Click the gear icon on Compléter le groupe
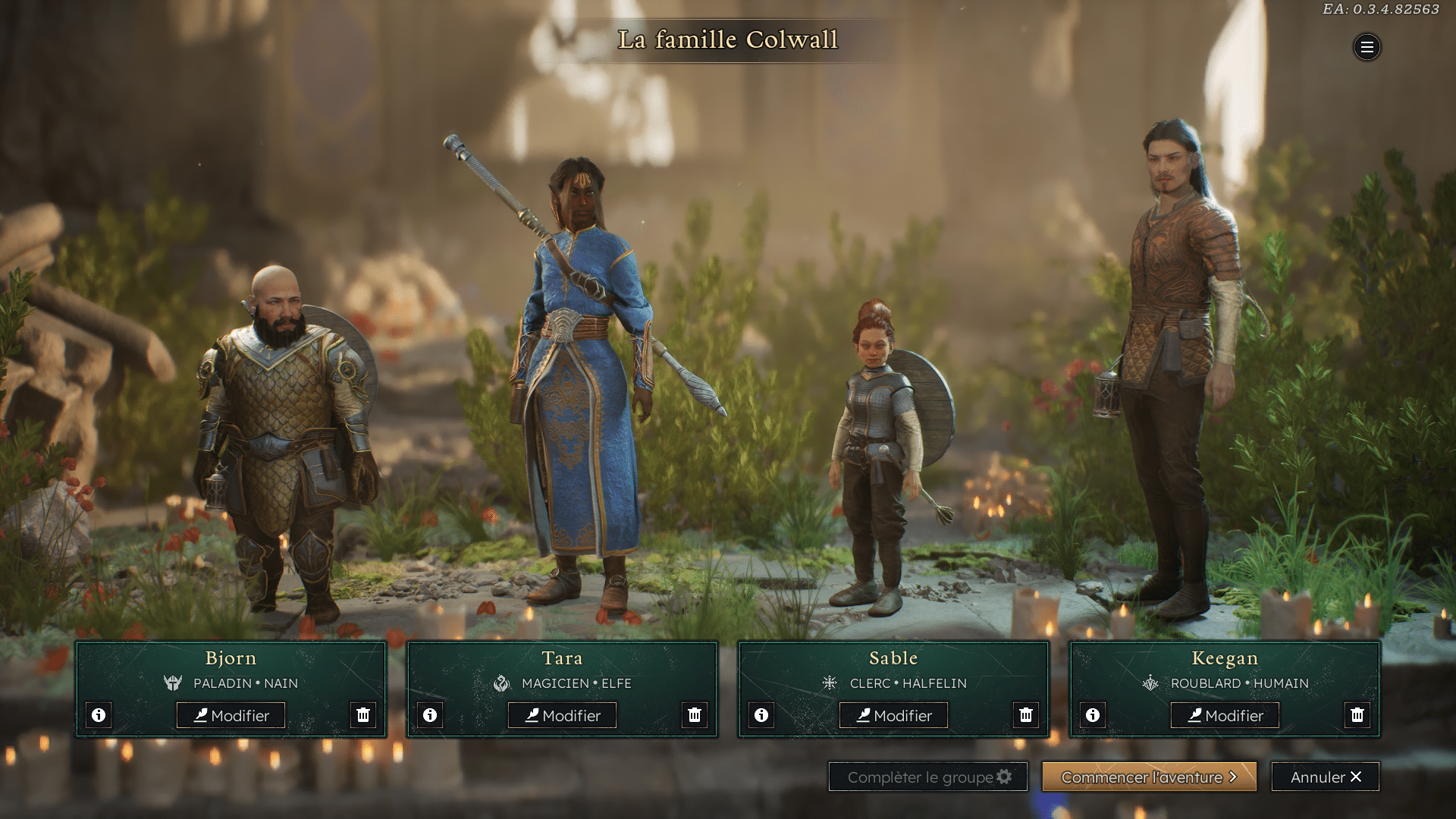Screen dimensions: 1456x819 click(1005, 777)
